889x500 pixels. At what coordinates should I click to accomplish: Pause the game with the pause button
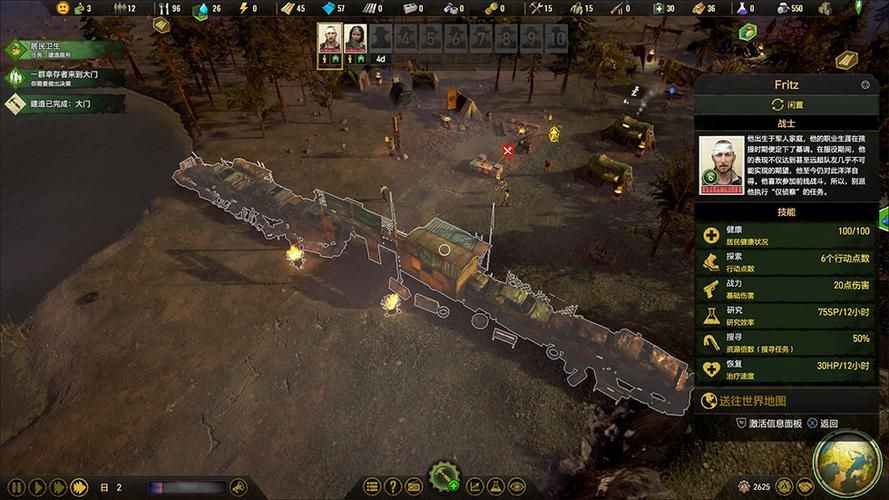(x=16, y=488)
